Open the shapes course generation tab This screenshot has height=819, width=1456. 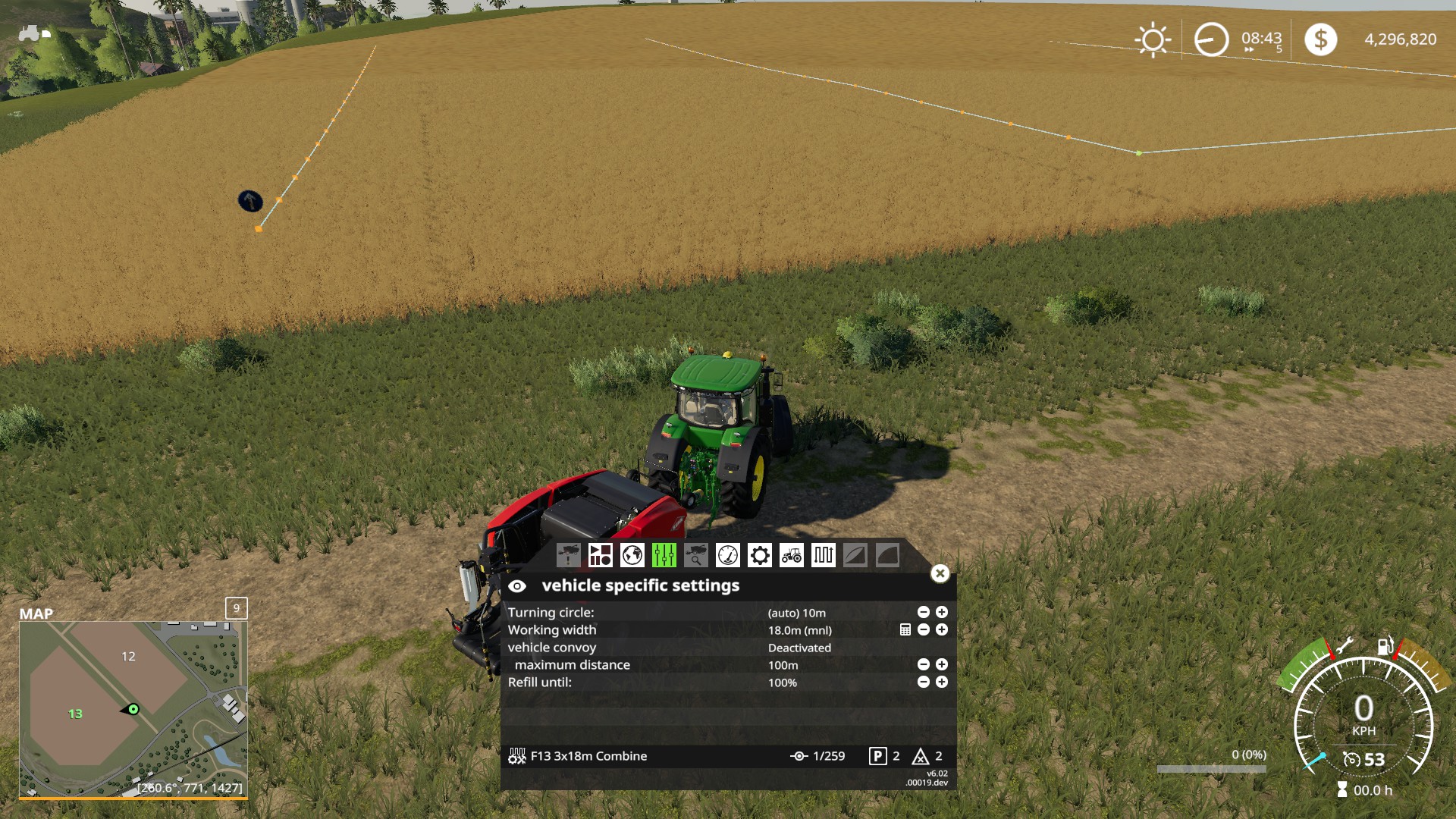[x=601, y=555]
